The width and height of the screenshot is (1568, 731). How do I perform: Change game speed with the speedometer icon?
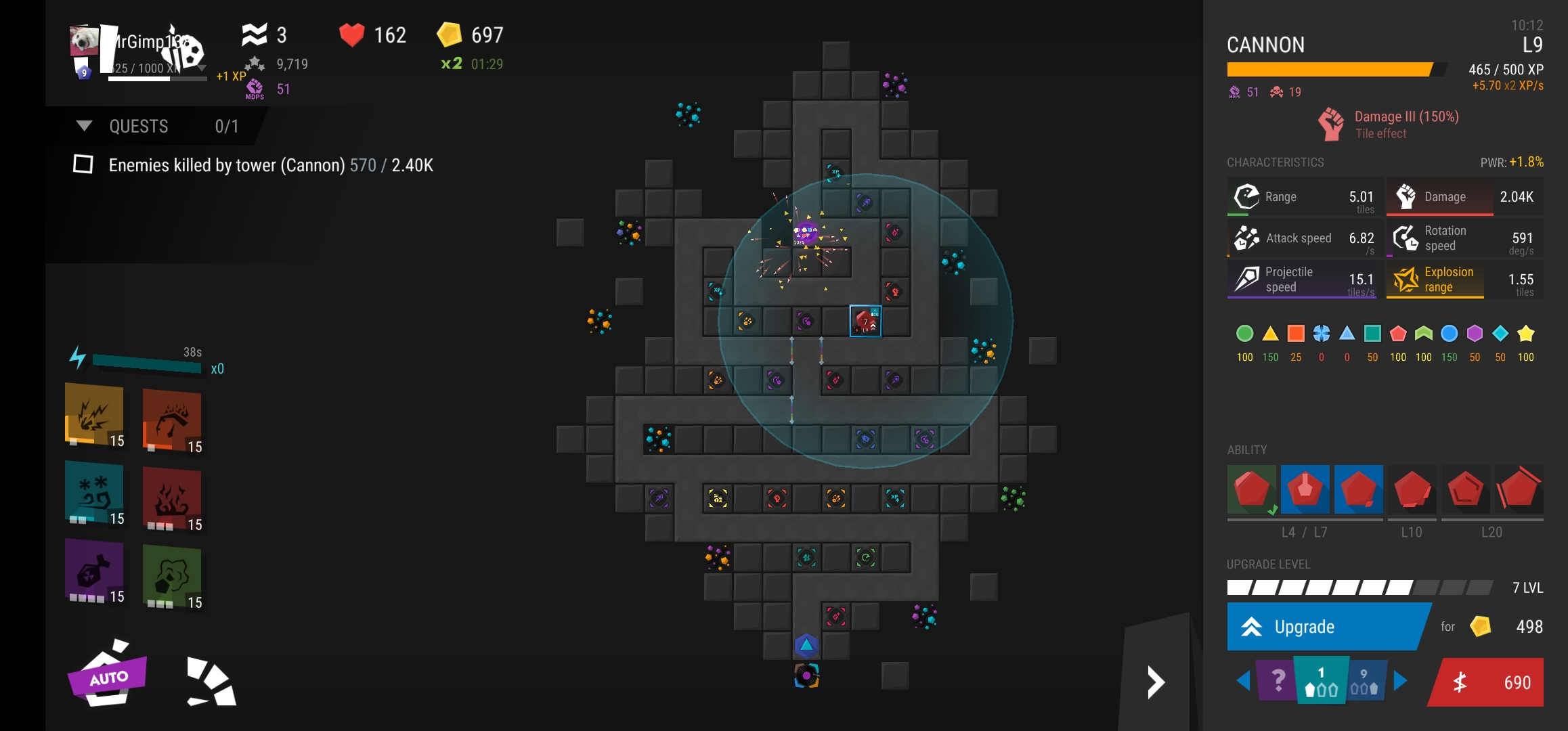[x=211, y=681]
